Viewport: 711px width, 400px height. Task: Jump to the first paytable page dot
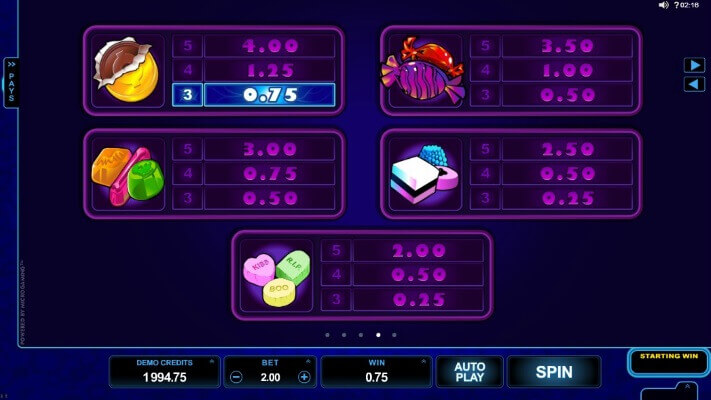coord(327,335)
